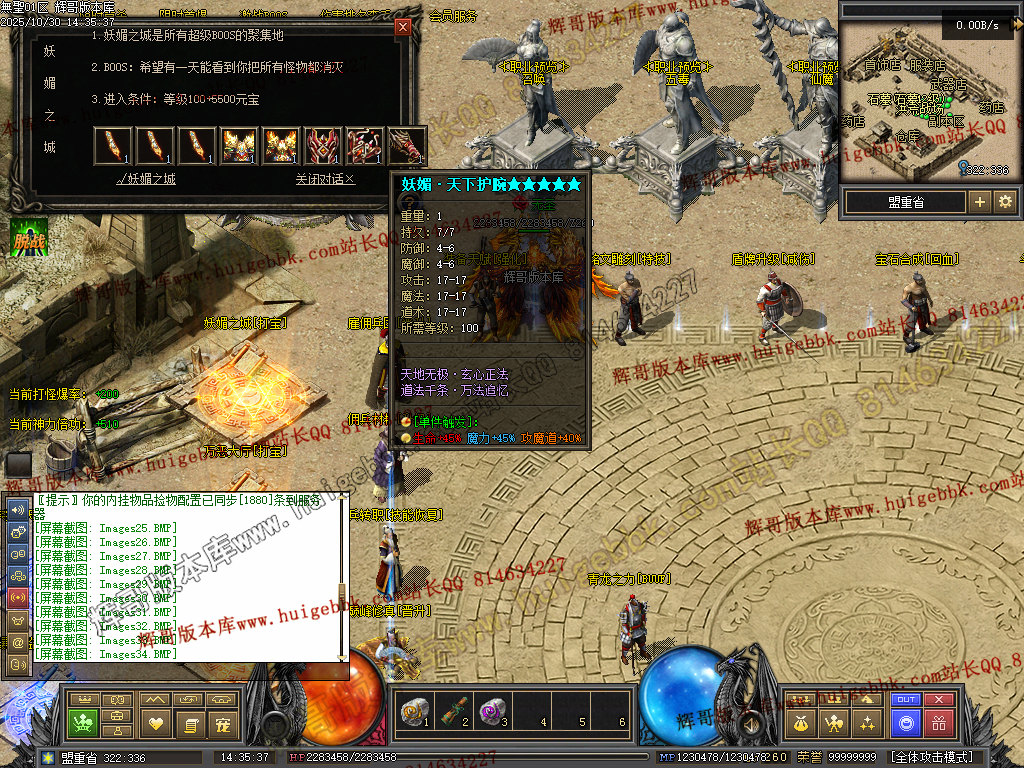Use the purple swirl item in slot 3

(488, 713)
